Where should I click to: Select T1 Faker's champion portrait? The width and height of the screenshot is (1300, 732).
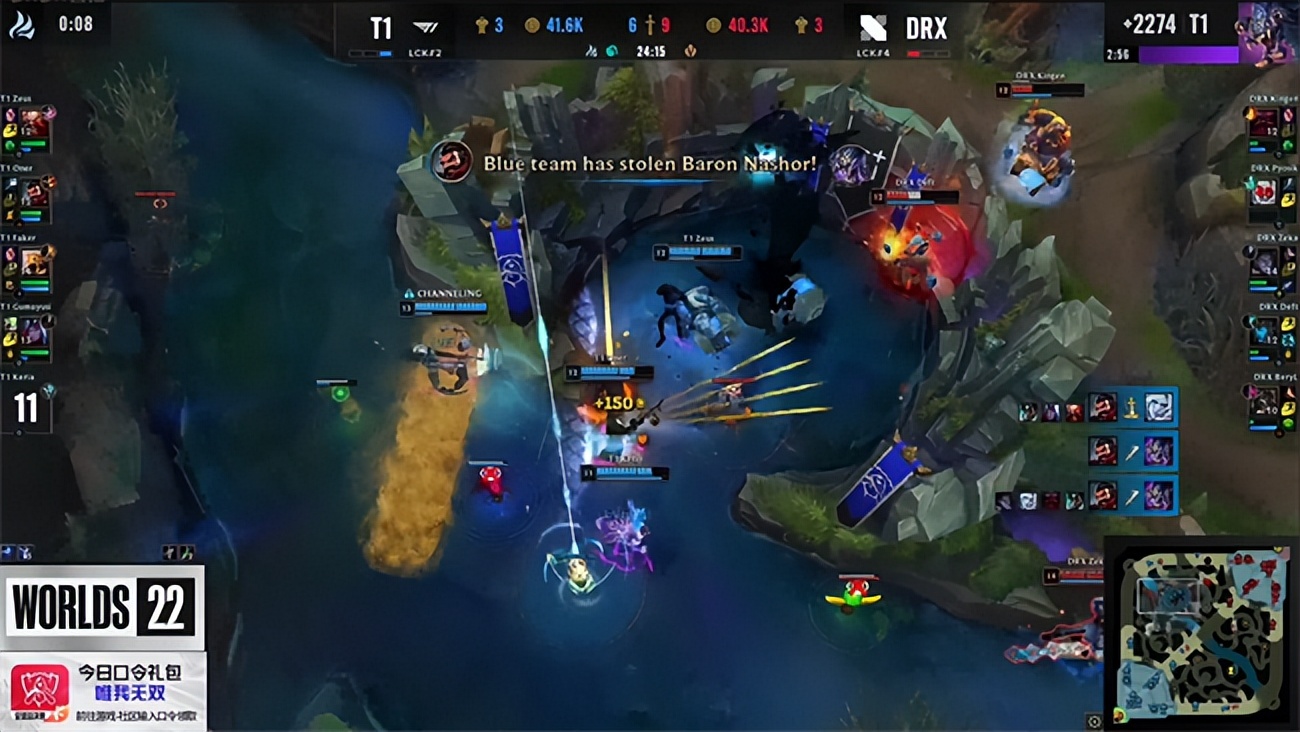point(33,262)
